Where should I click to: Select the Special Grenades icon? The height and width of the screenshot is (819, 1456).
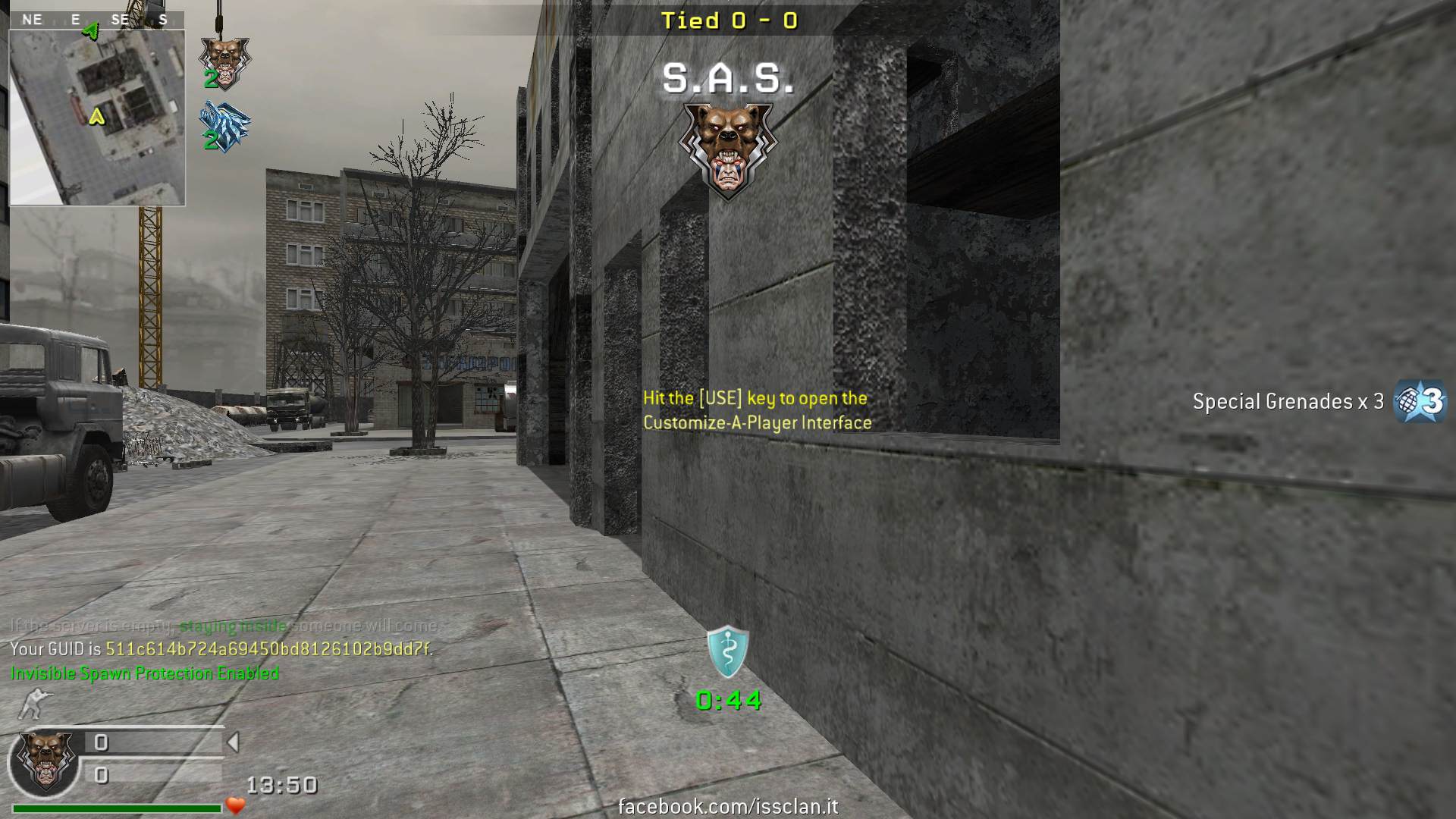(x=1421, y=401)
